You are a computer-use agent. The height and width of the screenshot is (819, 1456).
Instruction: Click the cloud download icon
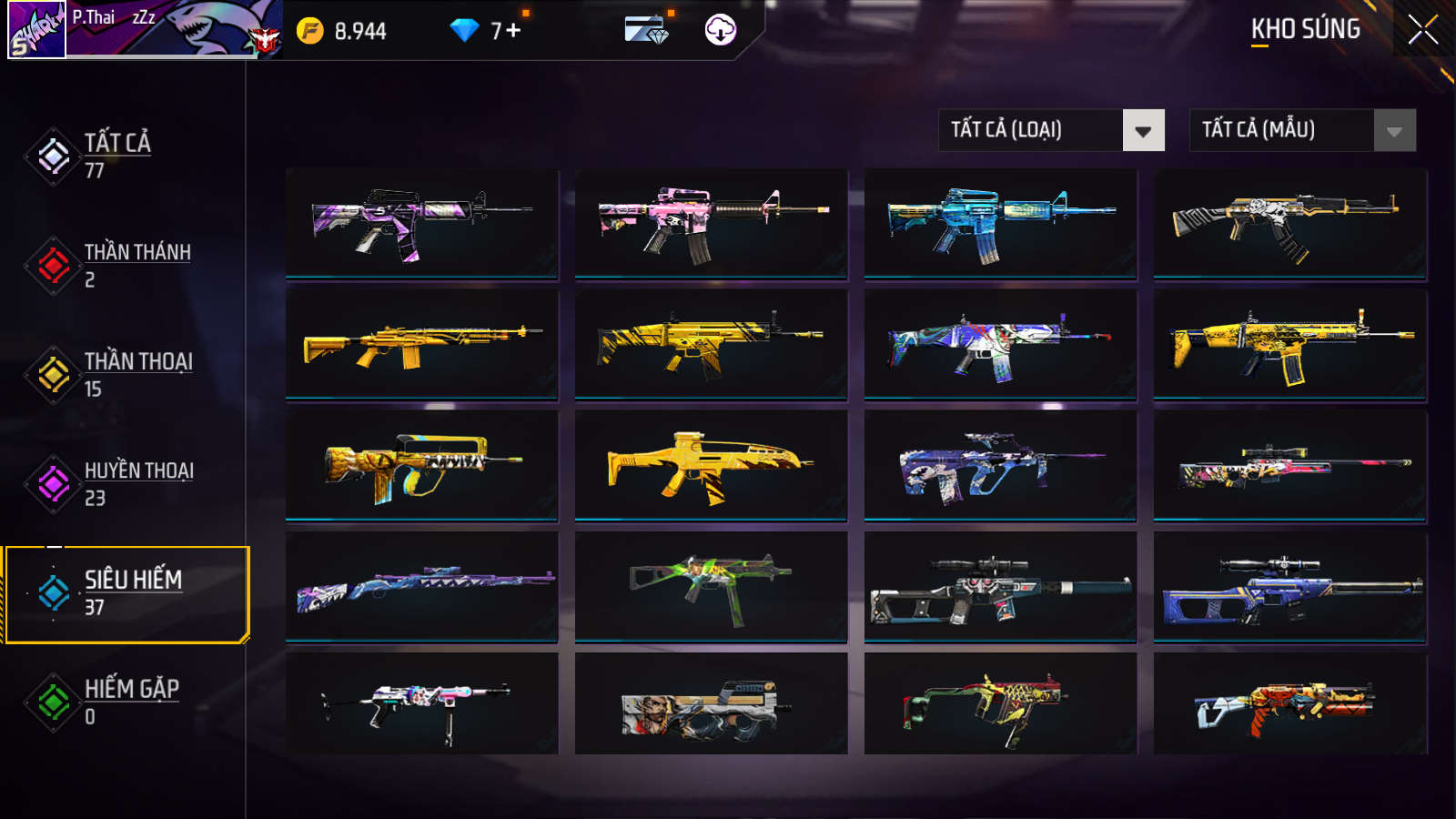(721, 30)
